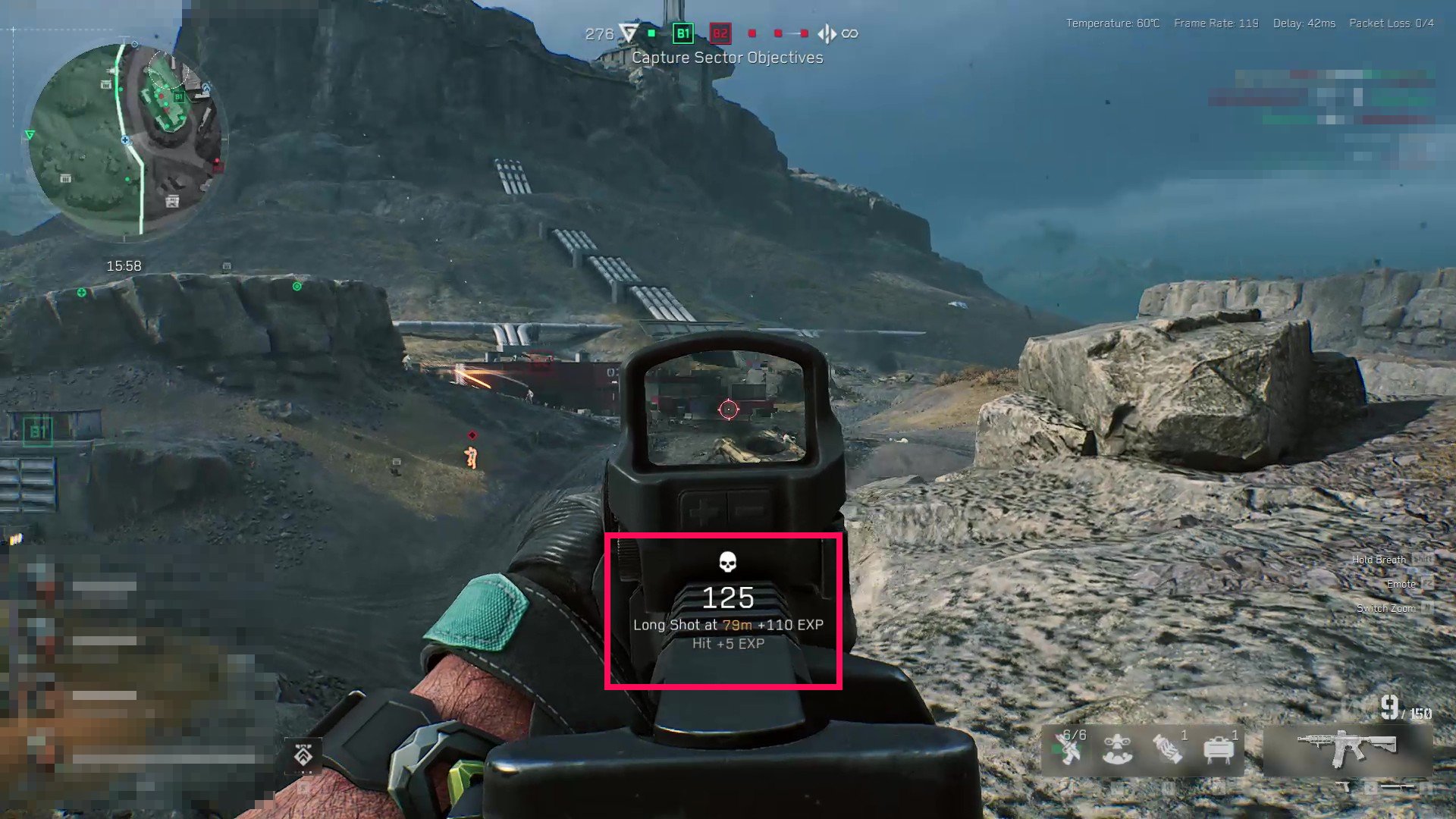Click the throwable glove gadget icon
This screenshot has height=819, width=1456.
click(x=1166, y=749)
